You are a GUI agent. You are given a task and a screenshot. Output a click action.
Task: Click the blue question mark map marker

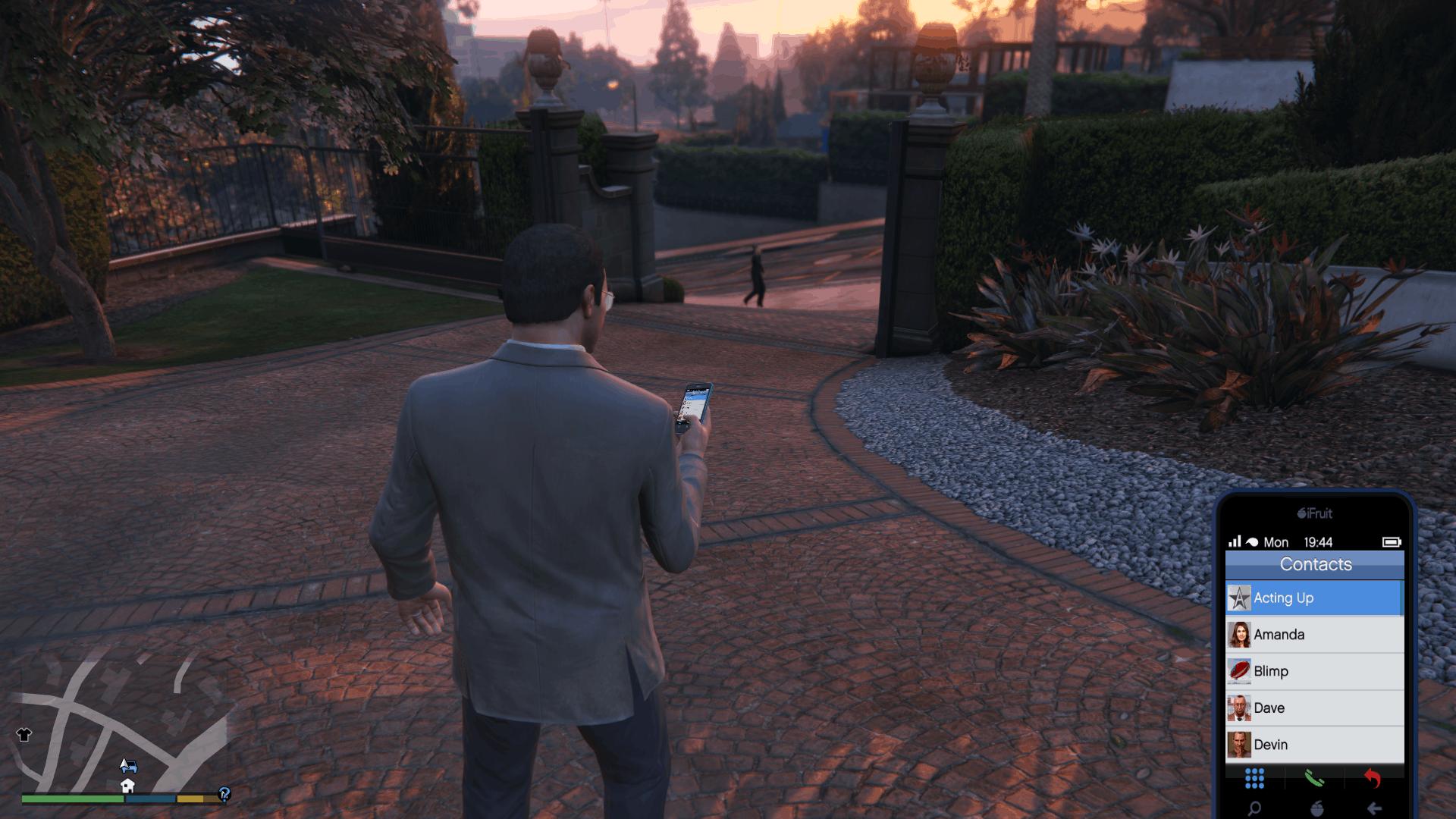tap(224, 794)
